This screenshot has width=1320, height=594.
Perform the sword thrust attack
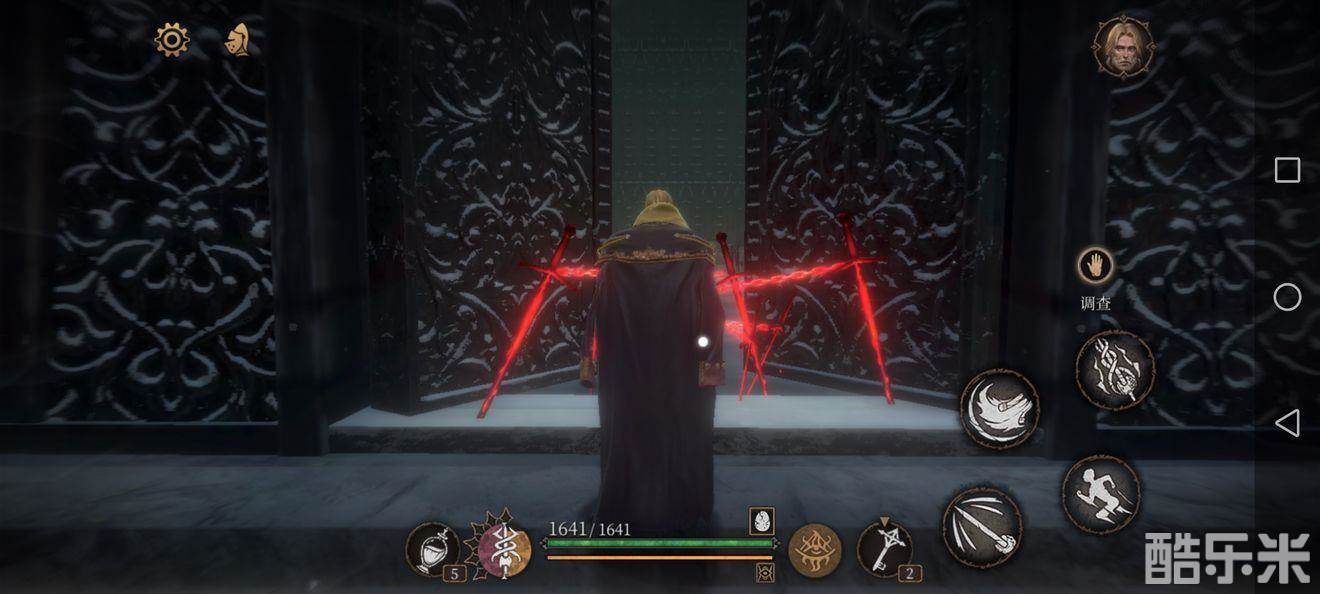click(982, 527)
